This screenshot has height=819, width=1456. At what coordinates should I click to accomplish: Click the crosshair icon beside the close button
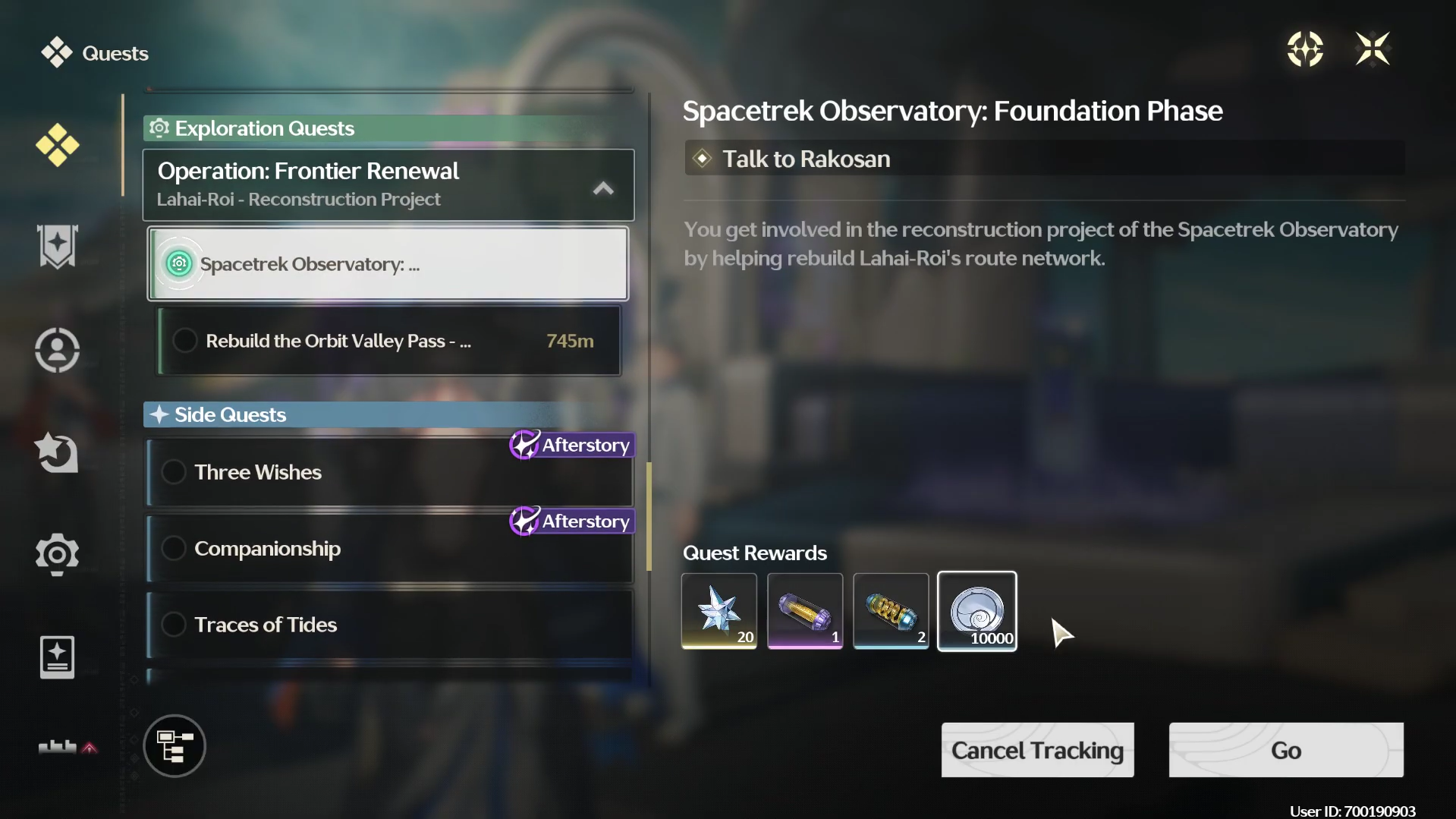[x=1305, y=50]
